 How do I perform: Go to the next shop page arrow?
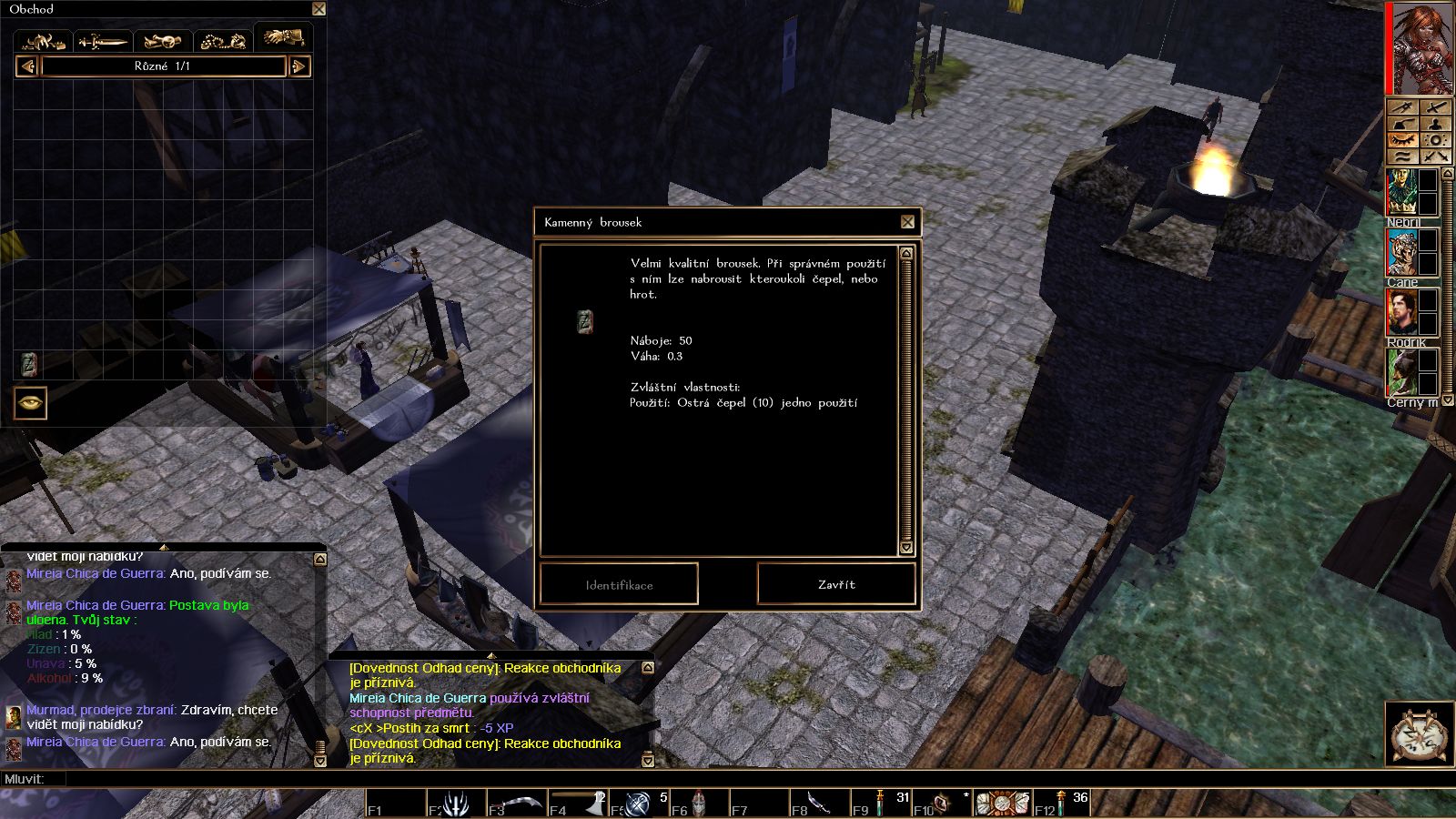[299, 66]
